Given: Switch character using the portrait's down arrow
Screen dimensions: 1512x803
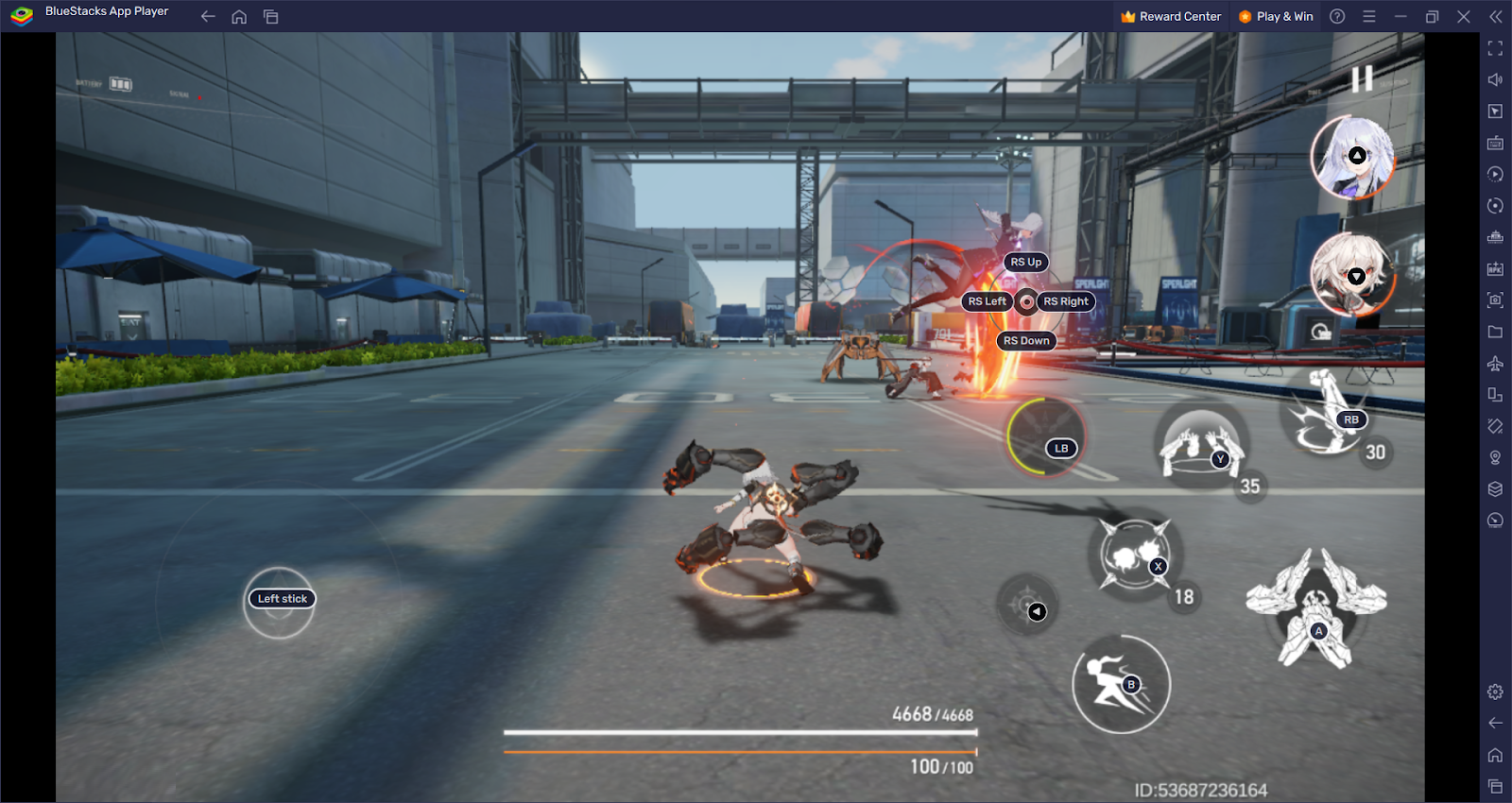Looking at the screenshot, I should coord(1357,277).
